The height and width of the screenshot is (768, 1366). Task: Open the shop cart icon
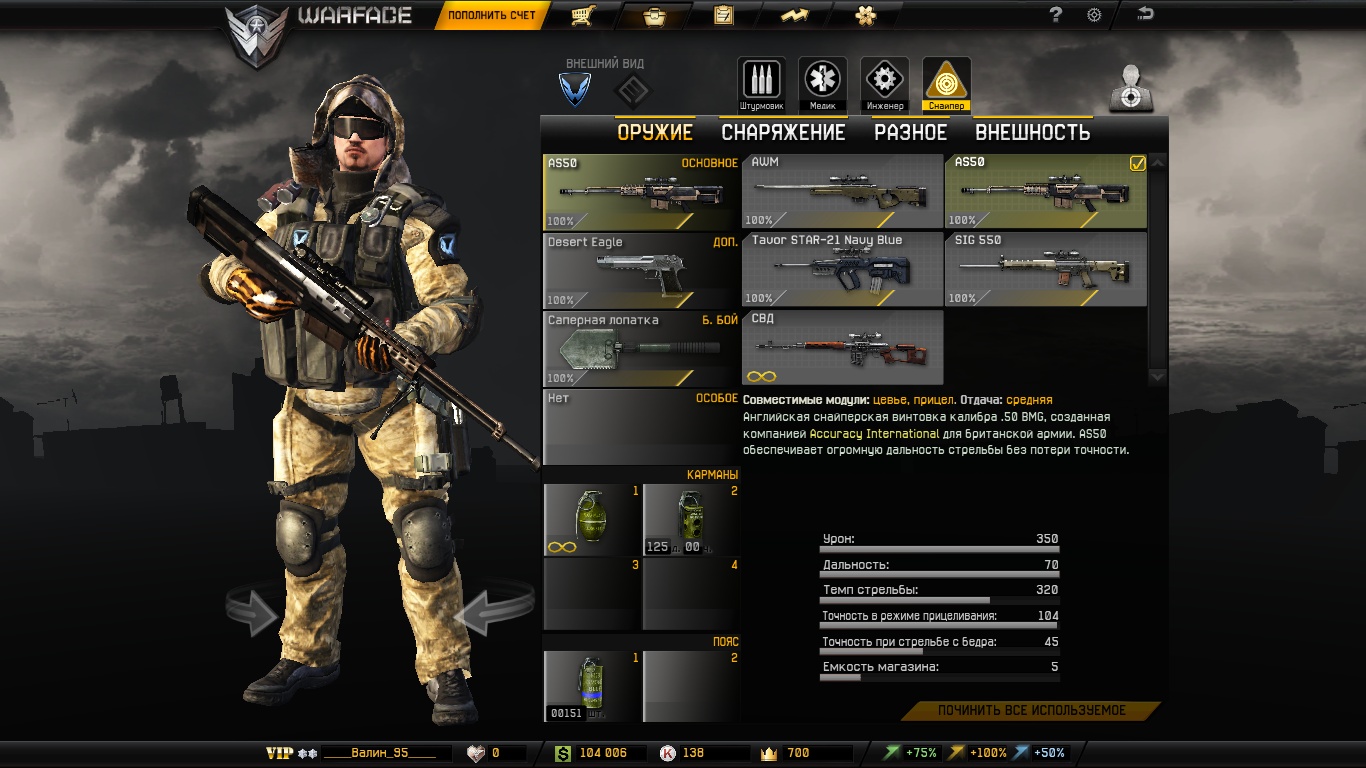coord(584,16)
